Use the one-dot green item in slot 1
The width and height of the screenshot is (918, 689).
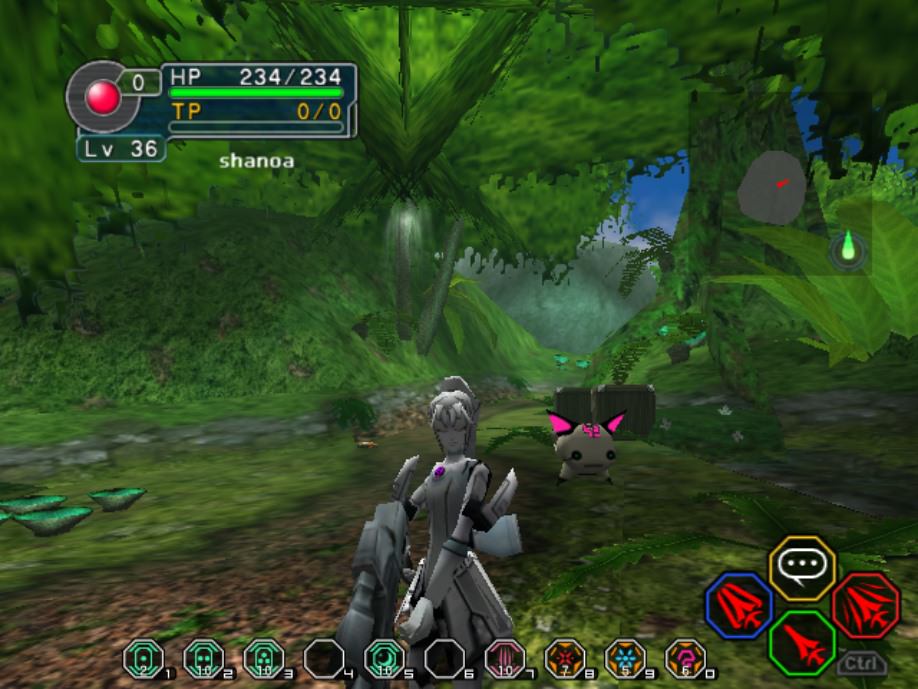click(x=141, y=658)
